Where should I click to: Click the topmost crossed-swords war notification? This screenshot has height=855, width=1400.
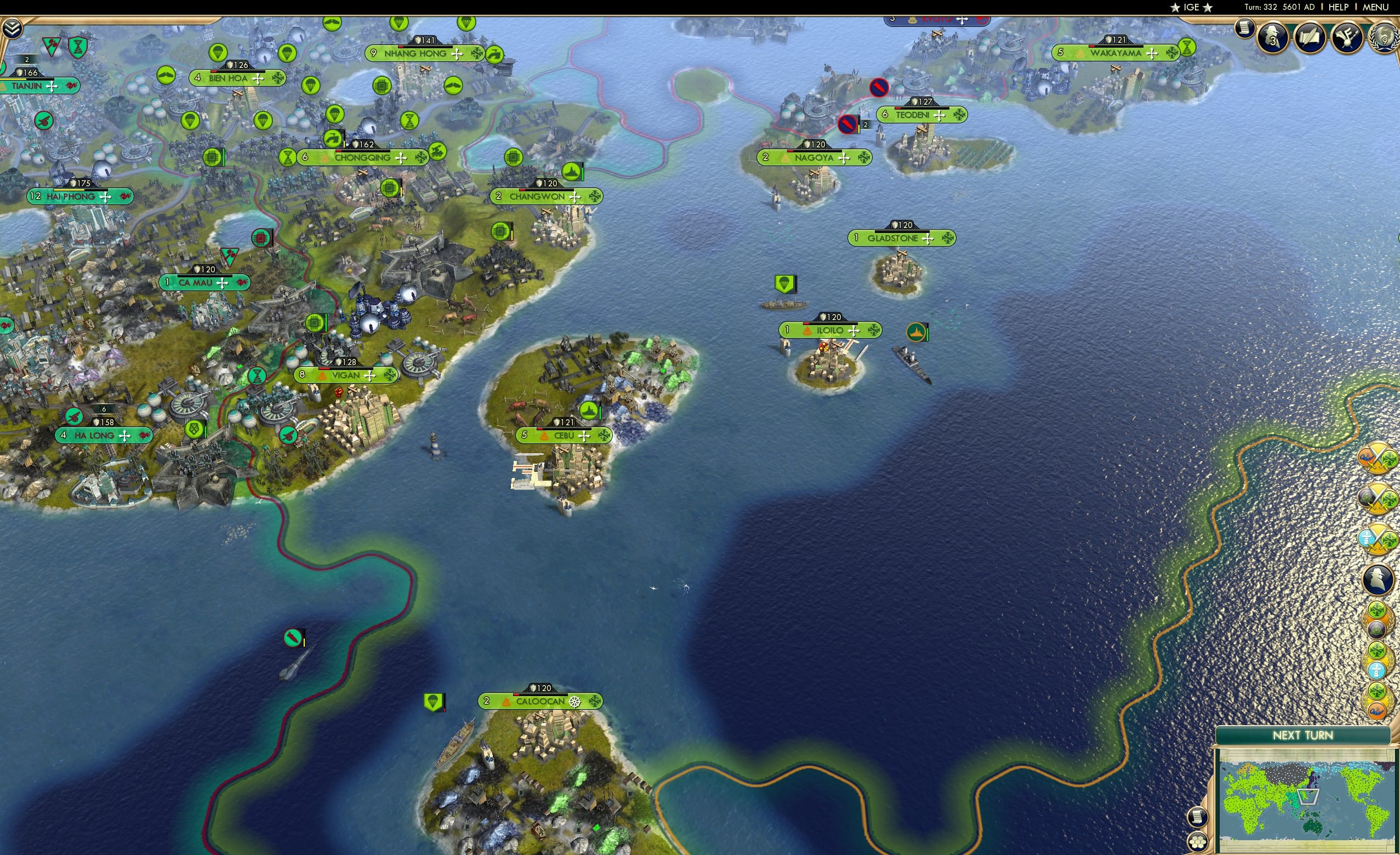[1378, 456]
